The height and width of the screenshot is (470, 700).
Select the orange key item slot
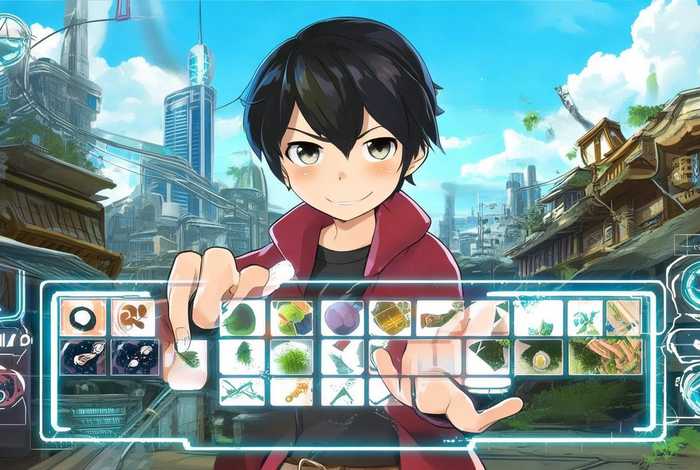tap(292, 391)
